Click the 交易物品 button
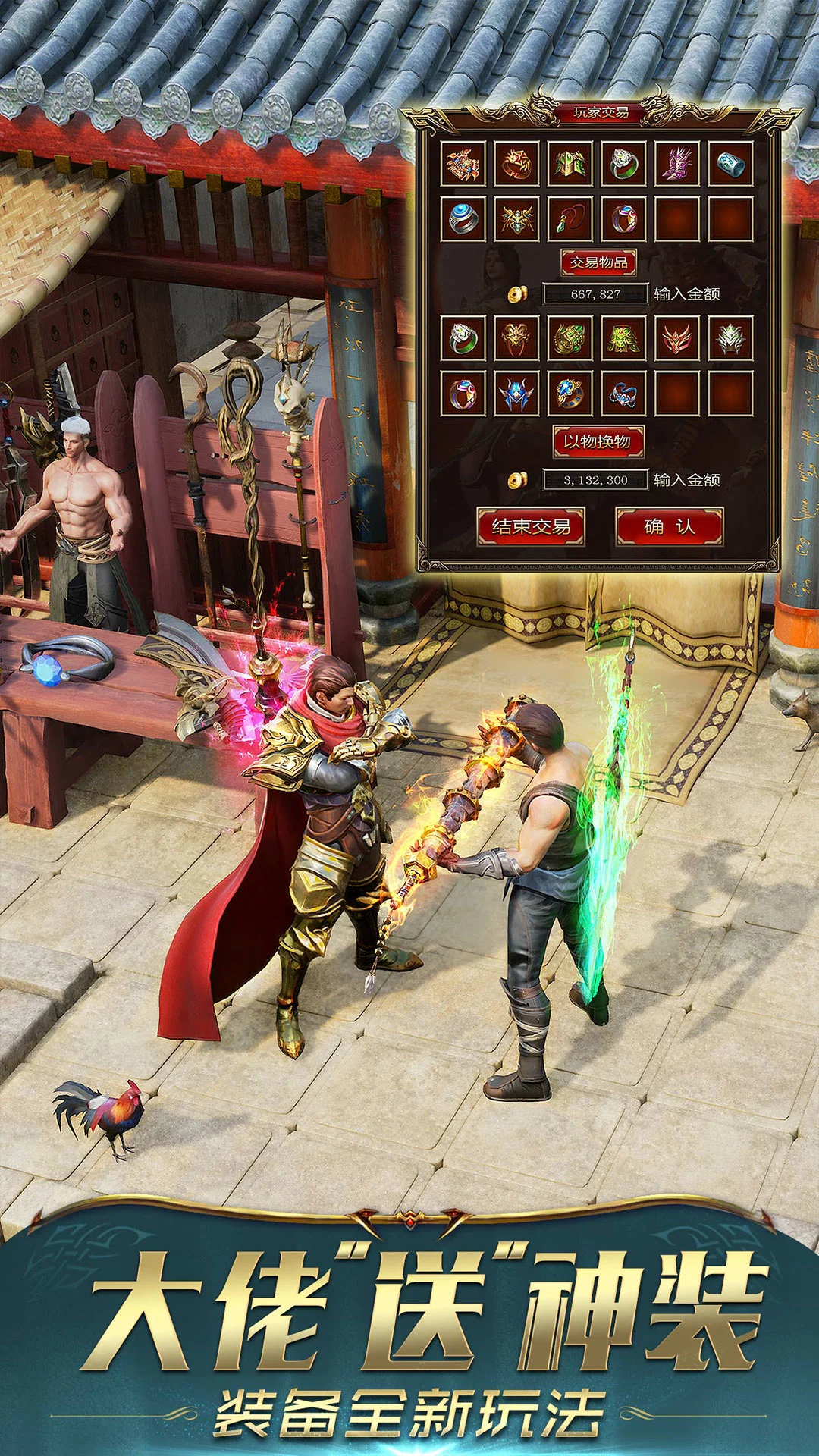This screenshot has height=1456, width=819. click(x=598, y=262)
